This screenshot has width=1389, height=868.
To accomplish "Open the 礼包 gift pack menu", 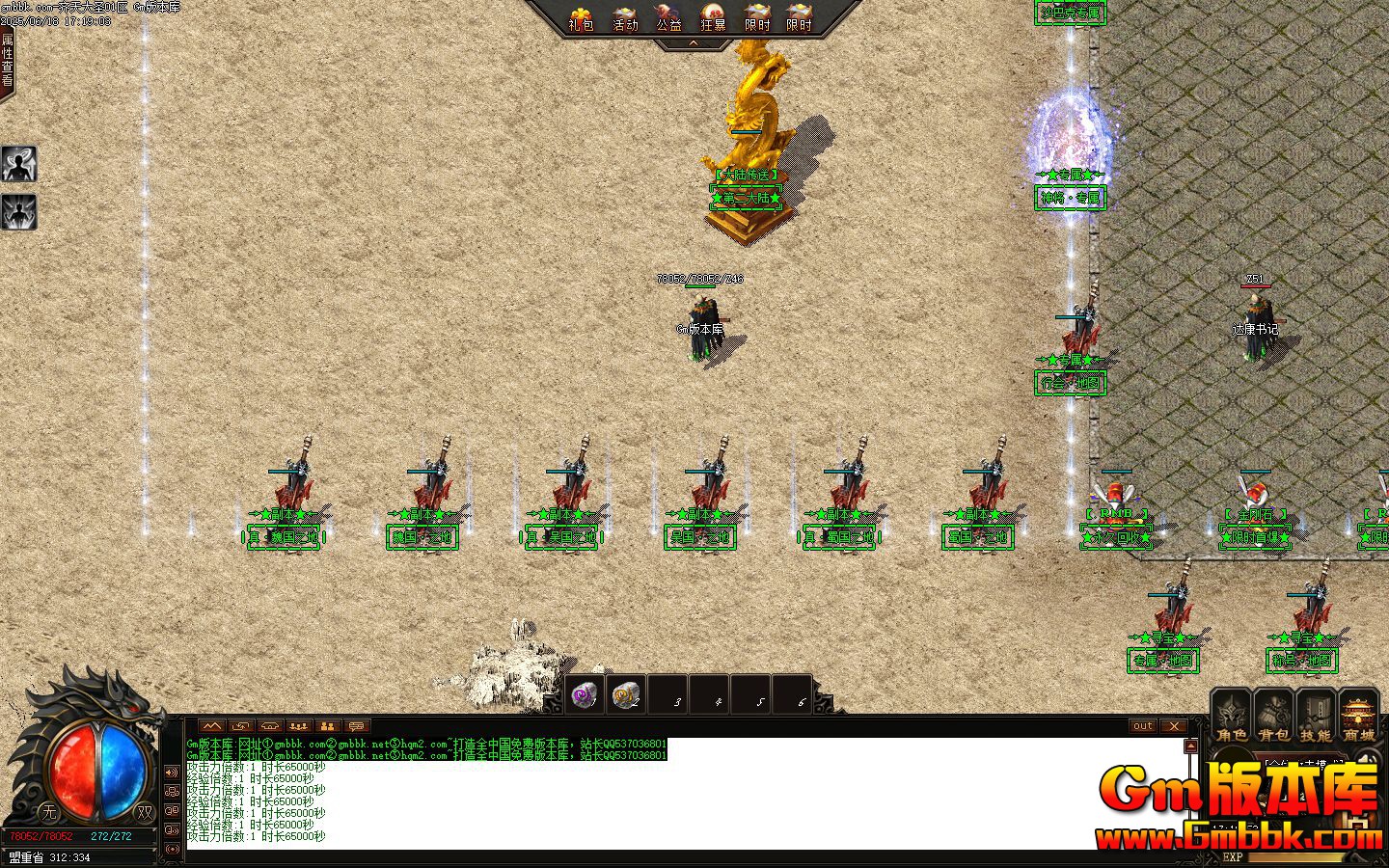I will (581, 16).
